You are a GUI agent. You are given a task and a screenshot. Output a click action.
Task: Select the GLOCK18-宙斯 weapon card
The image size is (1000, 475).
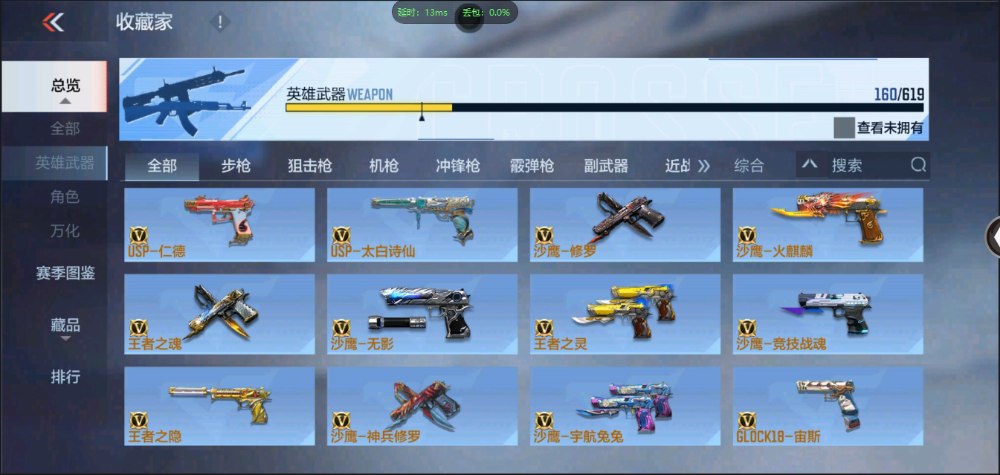pyautogui.click(x=827, y=404)
